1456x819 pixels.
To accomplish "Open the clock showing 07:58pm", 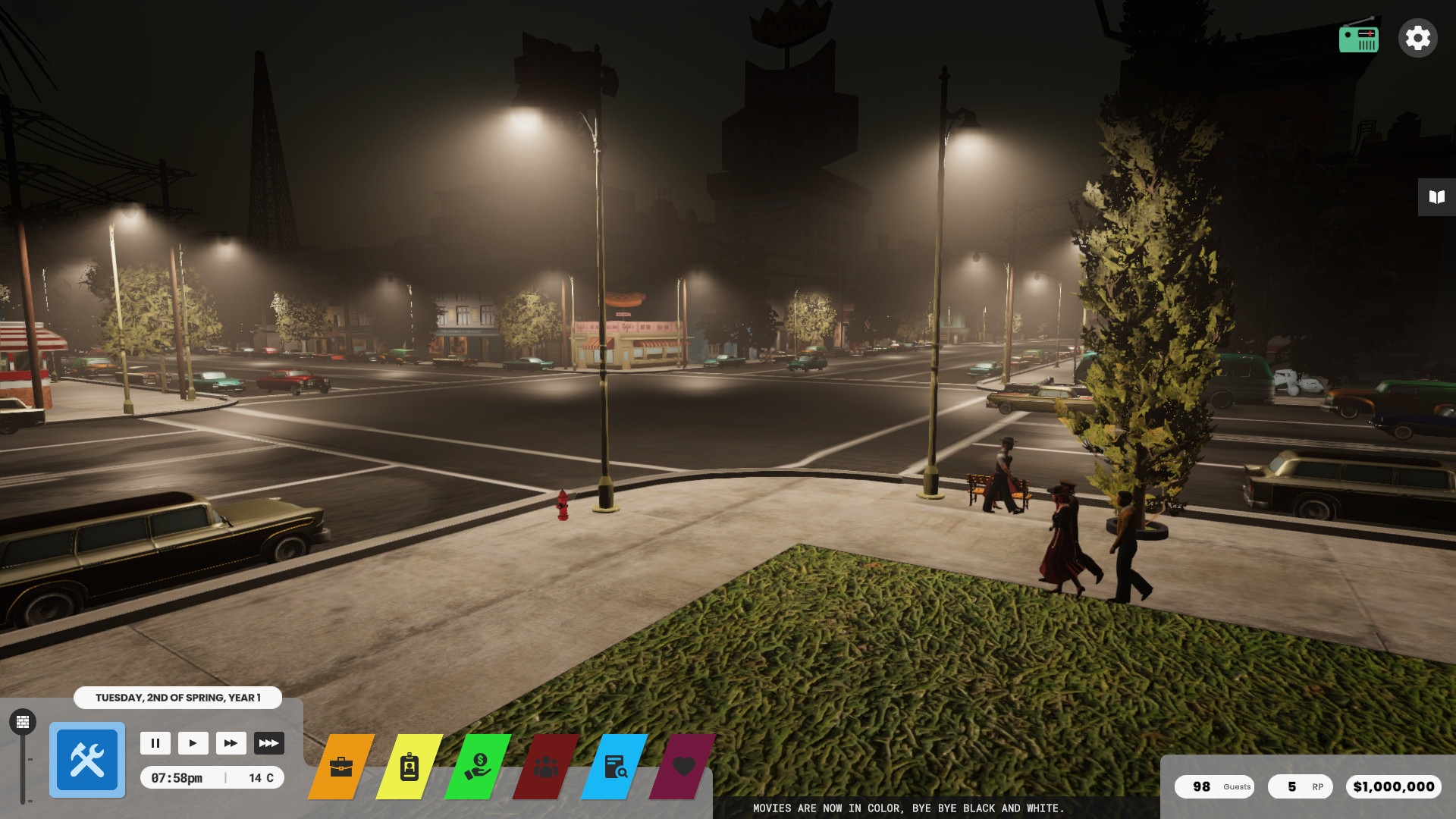I will click(176, 777).
